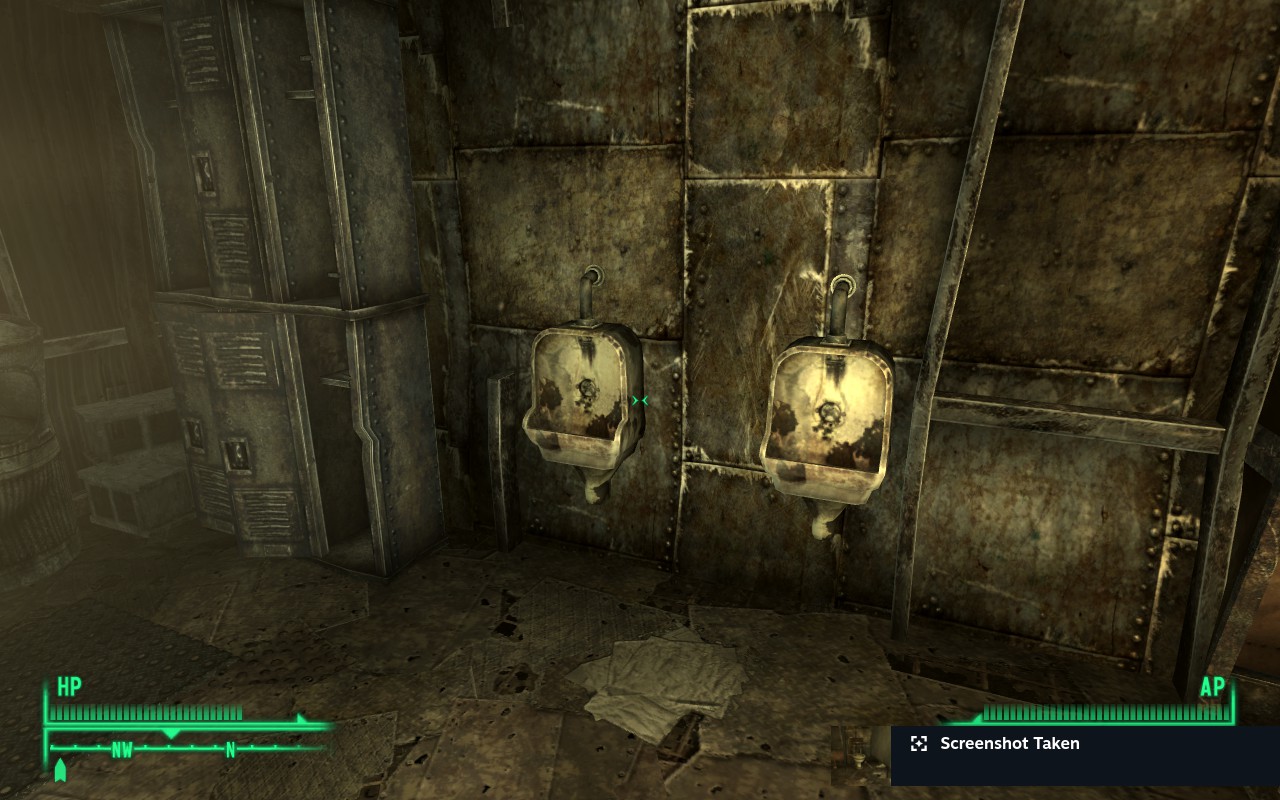Click the crosshair target marker
This screenshot has width=1280, height=800.
point(640,400)
